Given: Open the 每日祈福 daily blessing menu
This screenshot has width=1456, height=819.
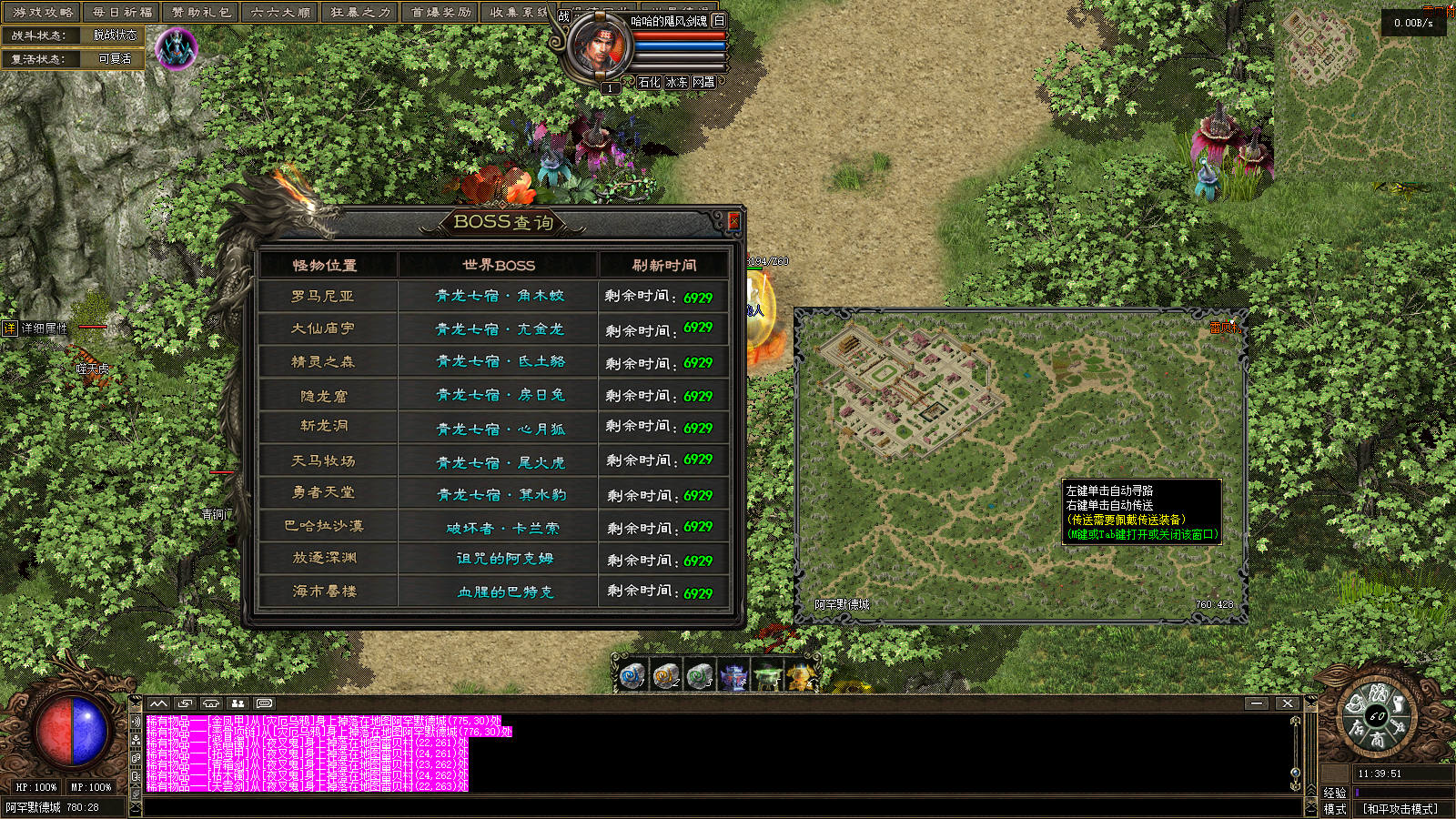Looking at the screenshot, I should point(122,12).
